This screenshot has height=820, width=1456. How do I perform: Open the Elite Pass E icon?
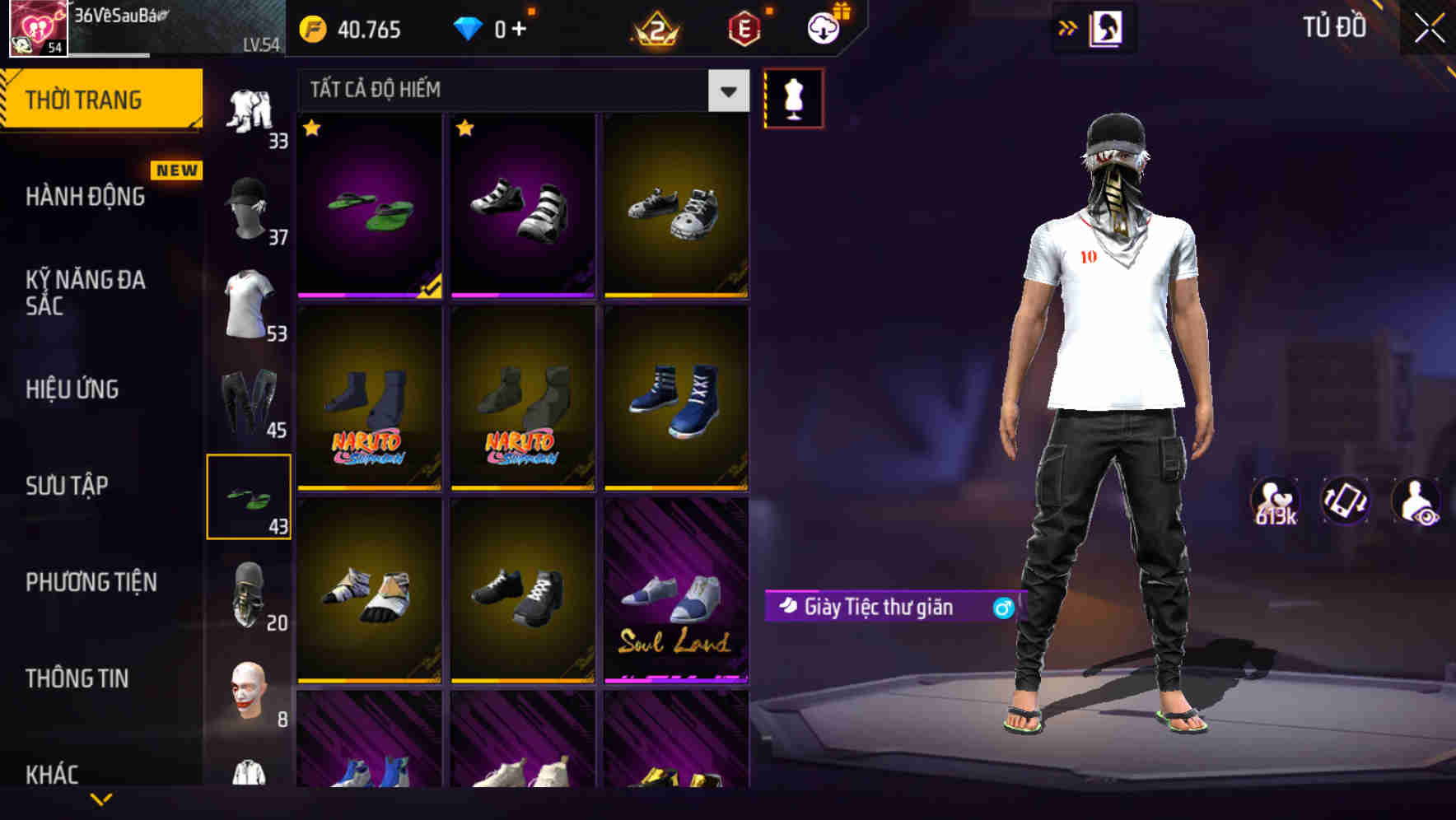(746, 30)
